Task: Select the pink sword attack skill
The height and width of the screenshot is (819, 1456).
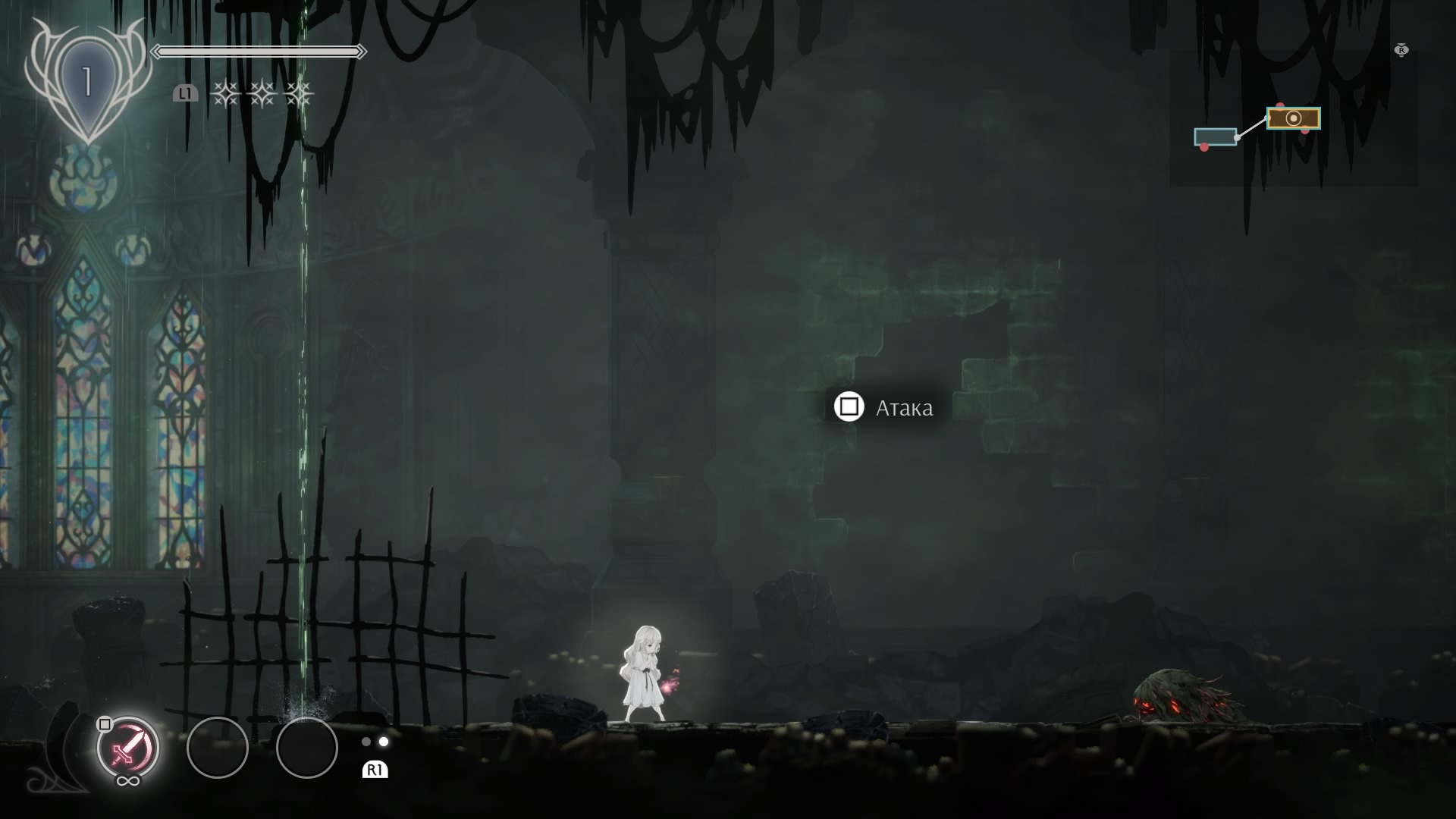Action: [127, 748]
